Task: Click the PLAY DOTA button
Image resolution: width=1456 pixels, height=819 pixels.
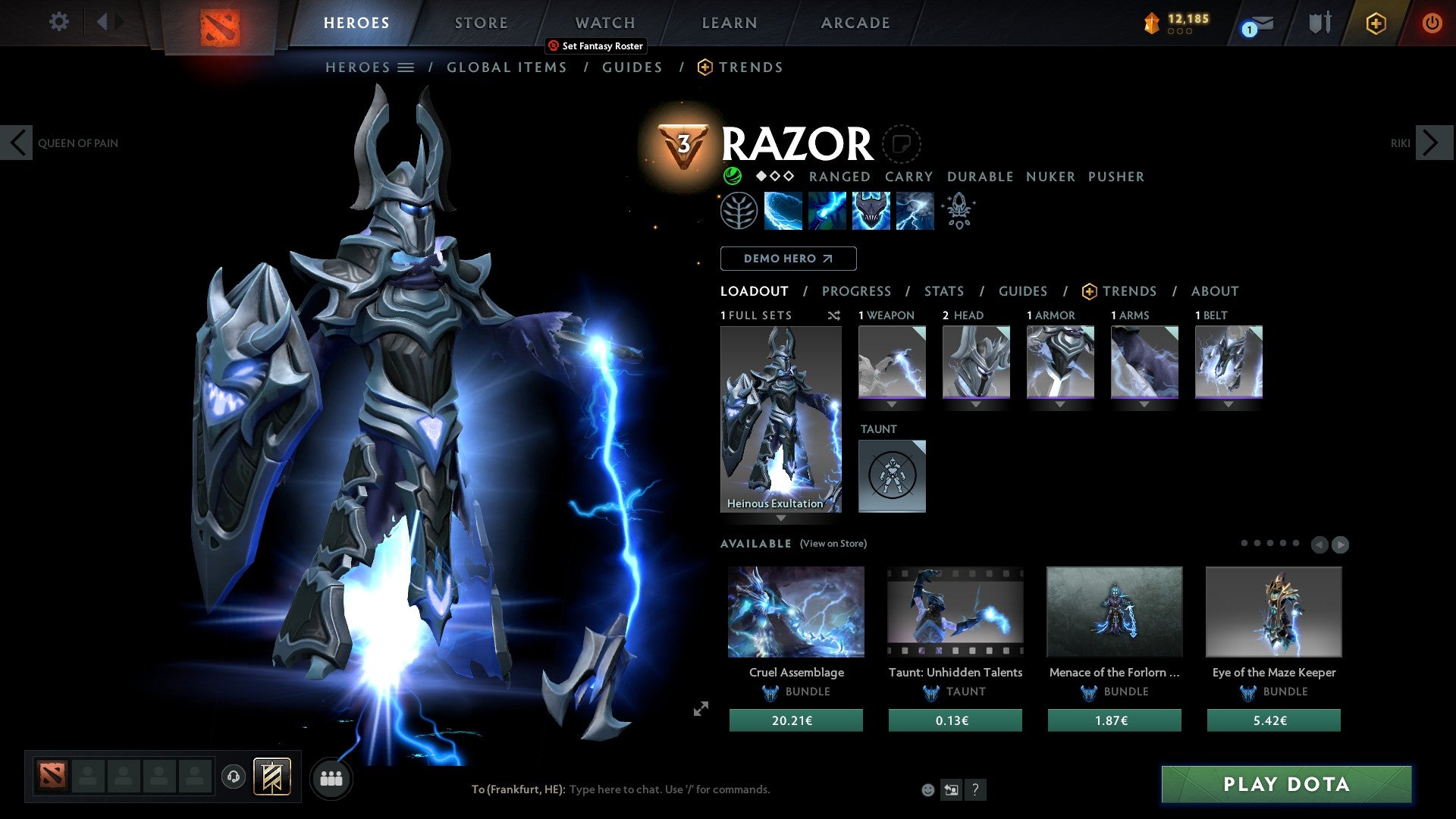Action: [x=1285, y=784]
